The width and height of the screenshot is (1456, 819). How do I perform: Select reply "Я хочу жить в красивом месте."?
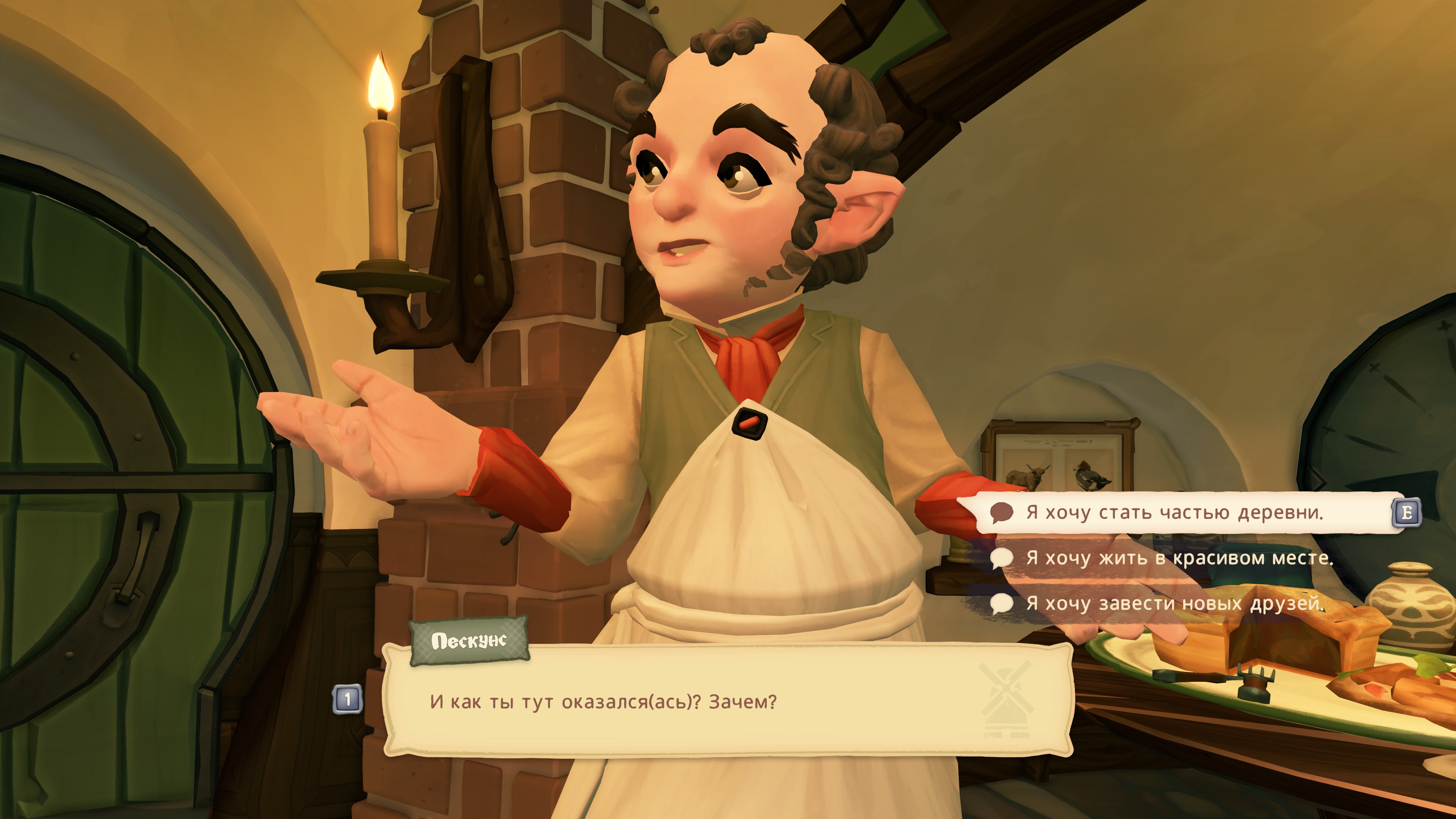click(1179, 559)
